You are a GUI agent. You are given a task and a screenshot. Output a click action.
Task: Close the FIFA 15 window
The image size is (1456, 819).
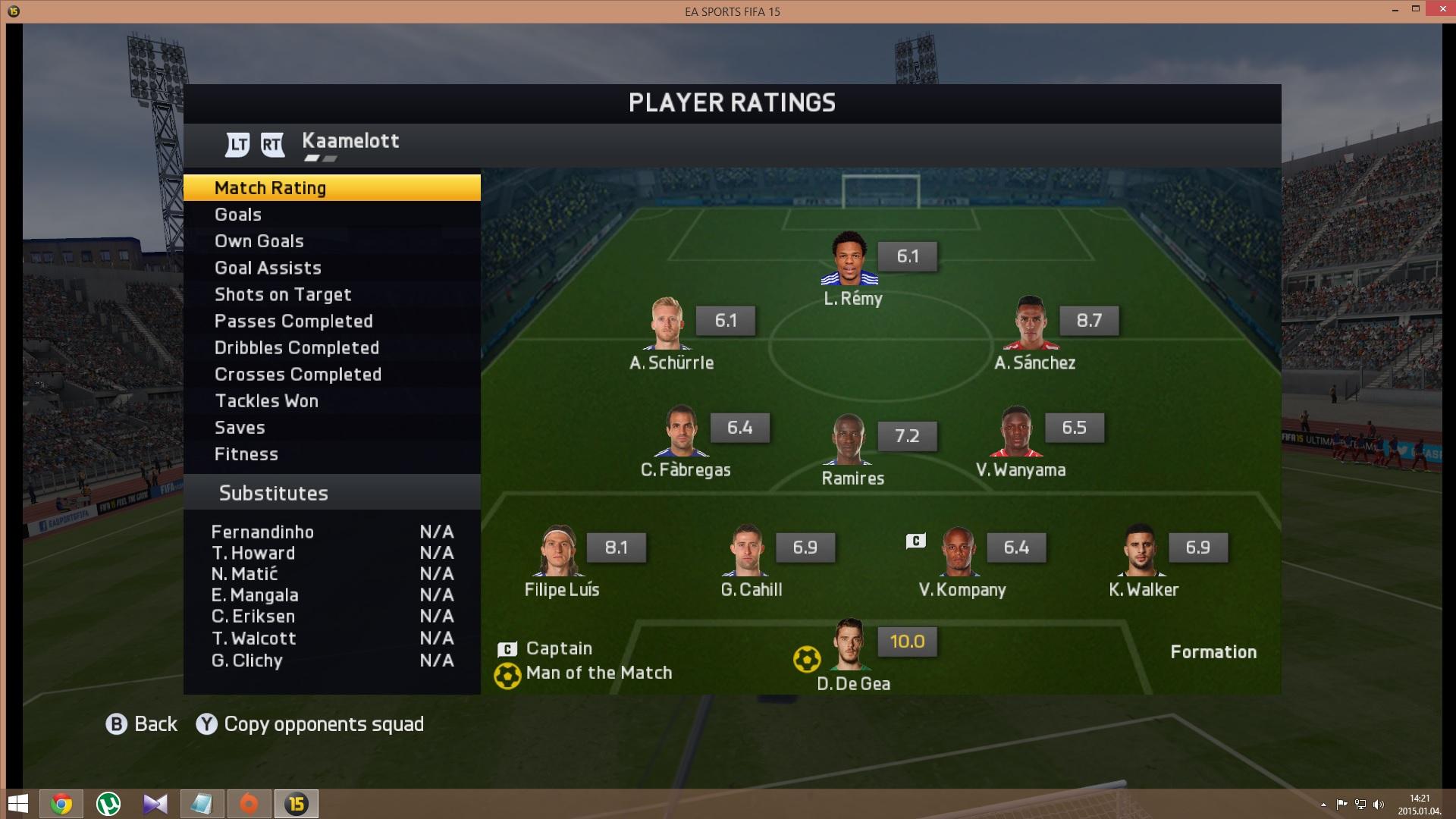[1439, 10]
